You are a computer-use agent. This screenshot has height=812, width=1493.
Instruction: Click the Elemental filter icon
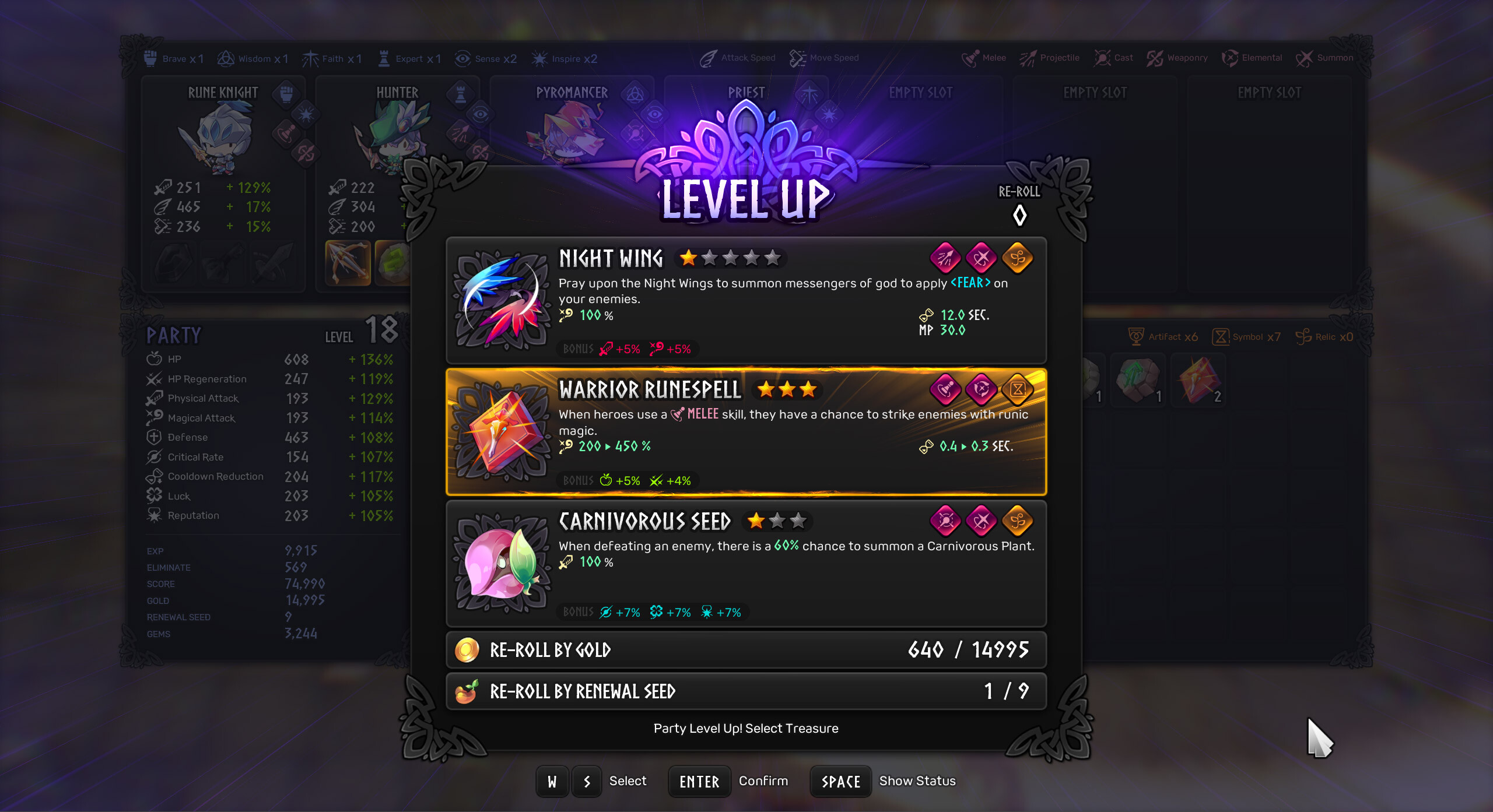tap(1231, 57)
